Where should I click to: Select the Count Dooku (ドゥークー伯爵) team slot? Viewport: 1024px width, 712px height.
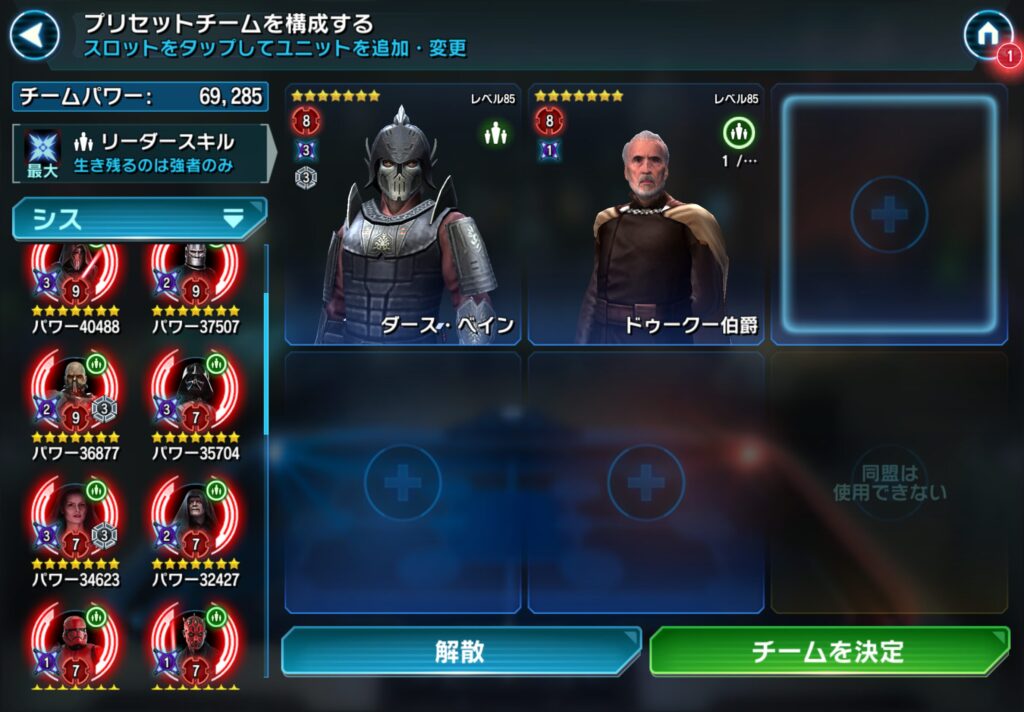pos(645,215)
